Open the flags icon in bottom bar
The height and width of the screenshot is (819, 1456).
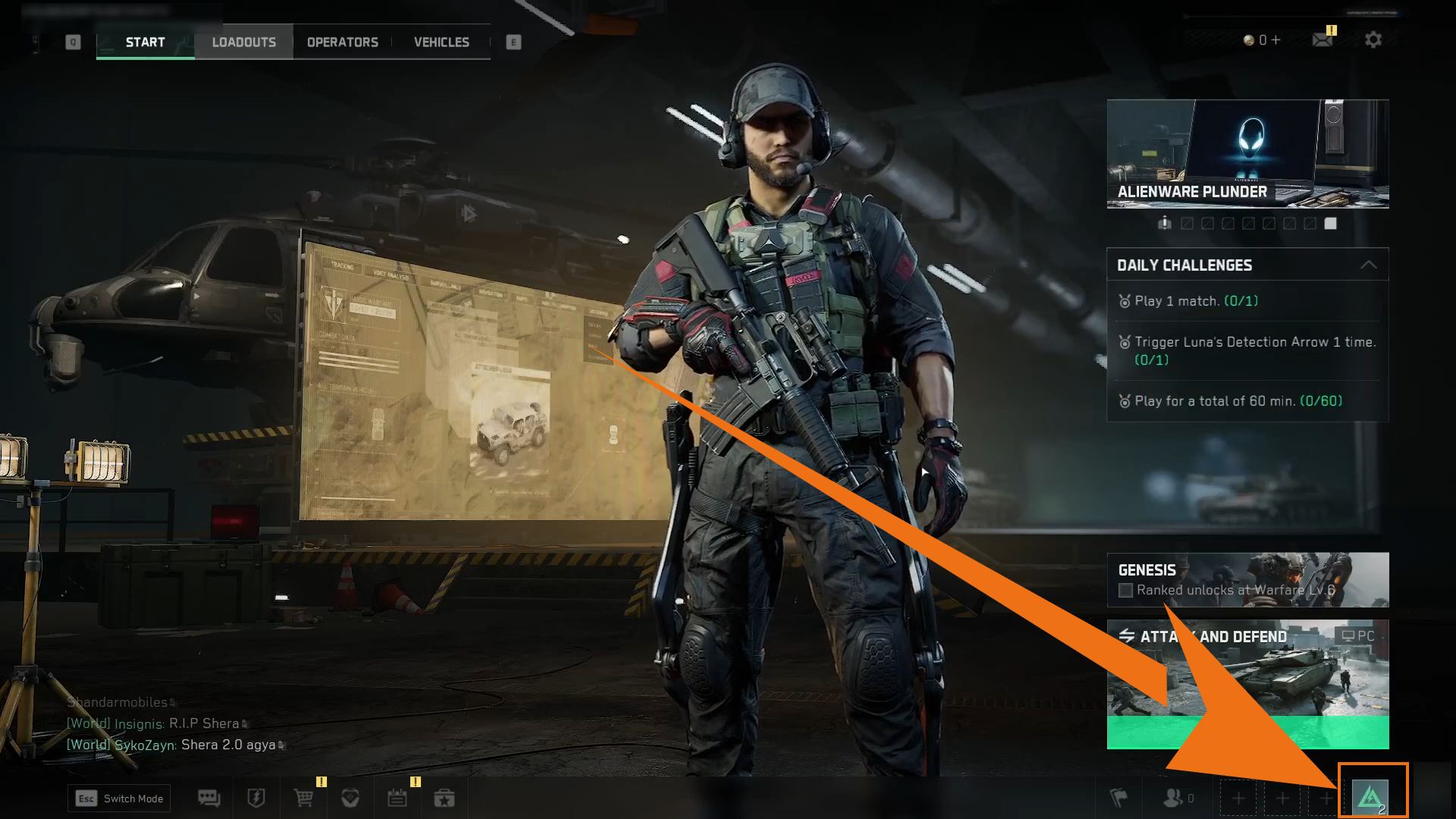(1119, 799)
